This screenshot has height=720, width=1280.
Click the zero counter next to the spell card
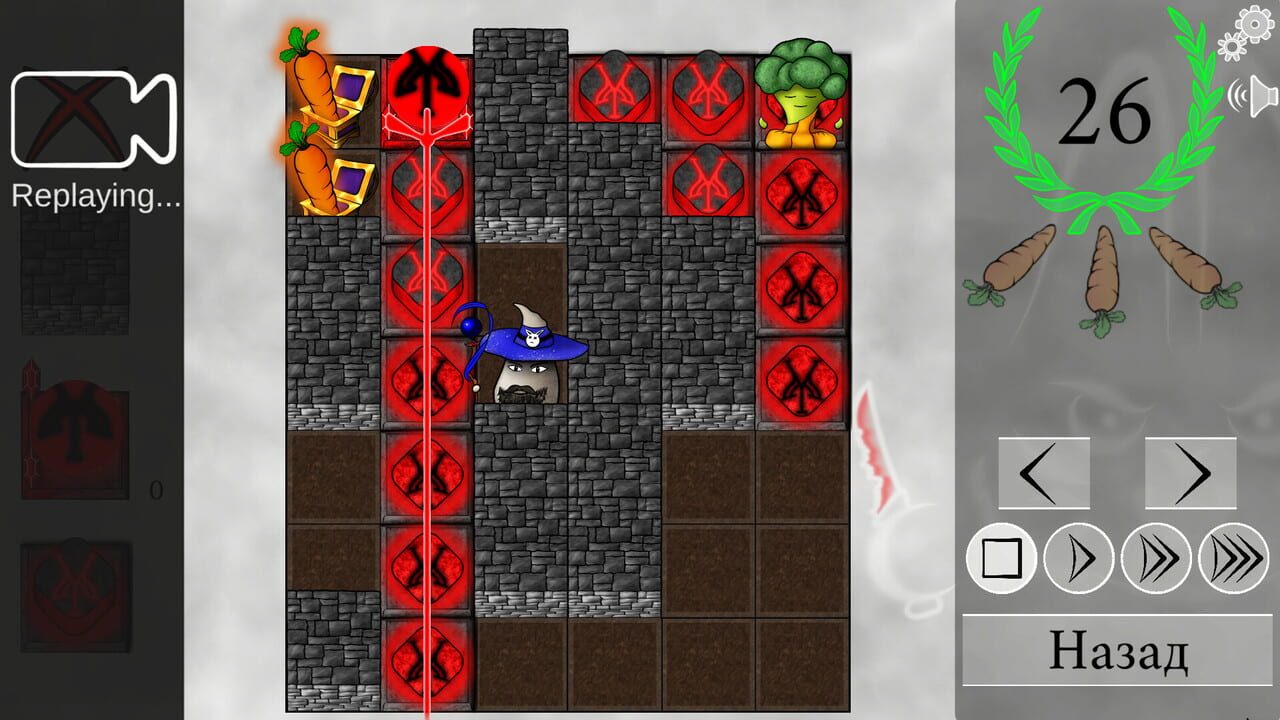155,491
